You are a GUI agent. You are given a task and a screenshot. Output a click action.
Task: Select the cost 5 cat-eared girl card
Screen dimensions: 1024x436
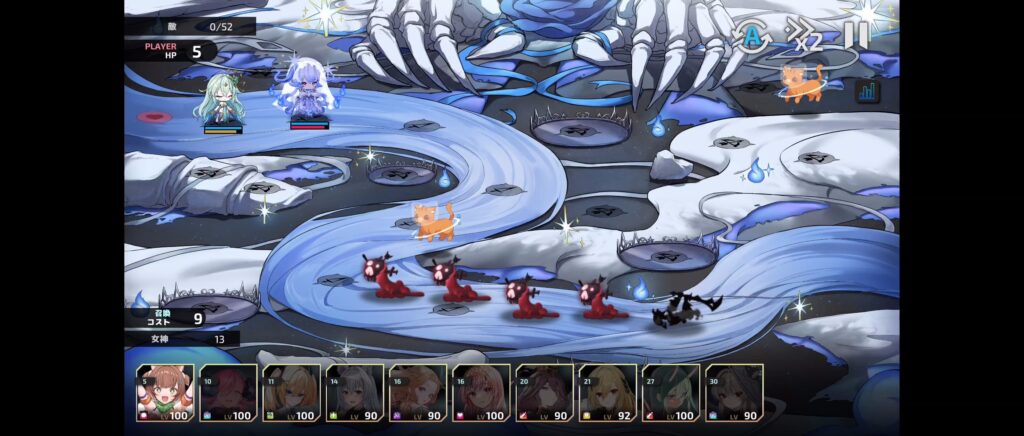(165, 393)
